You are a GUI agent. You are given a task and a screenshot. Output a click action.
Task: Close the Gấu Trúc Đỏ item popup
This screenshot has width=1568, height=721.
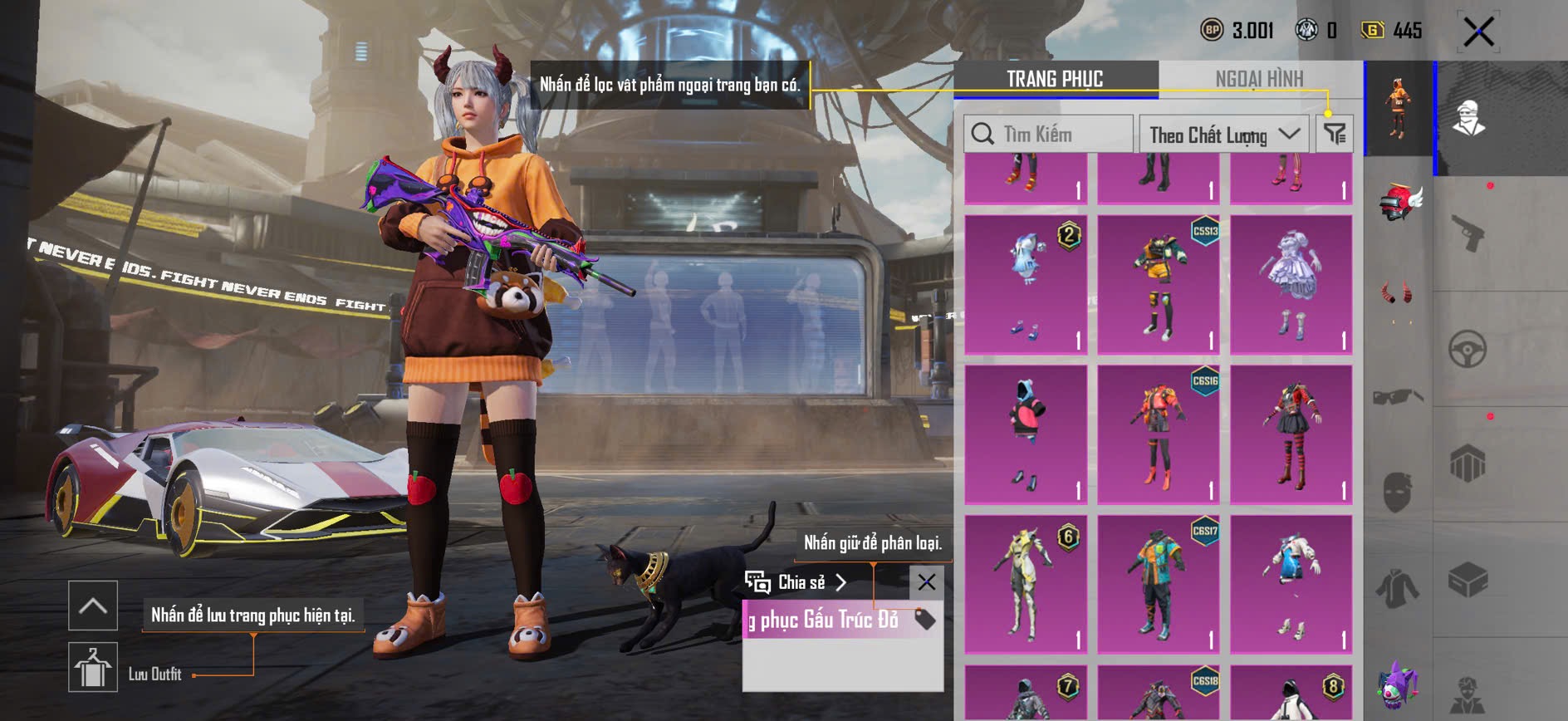click(x=926, y=582)
